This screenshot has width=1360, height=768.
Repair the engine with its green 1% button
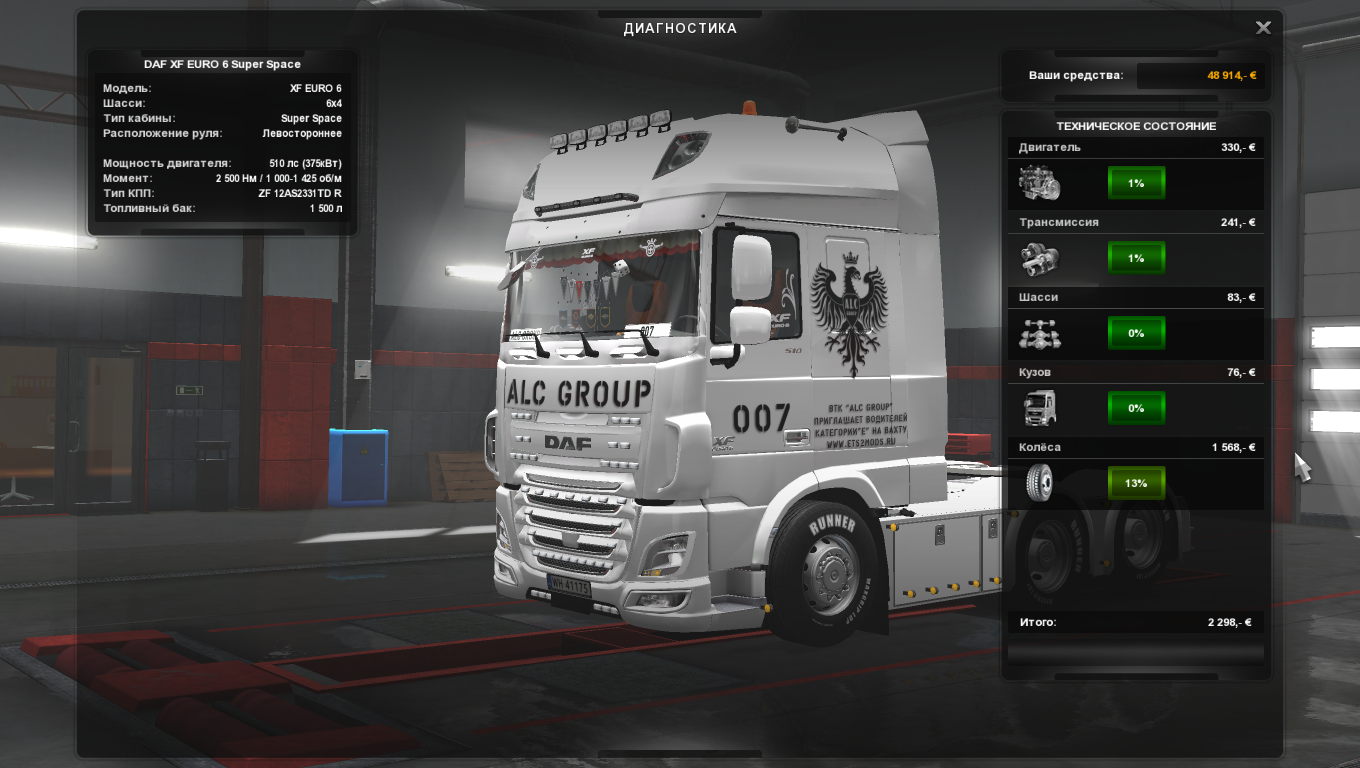pyautogui.click(x=1136, y=183)
